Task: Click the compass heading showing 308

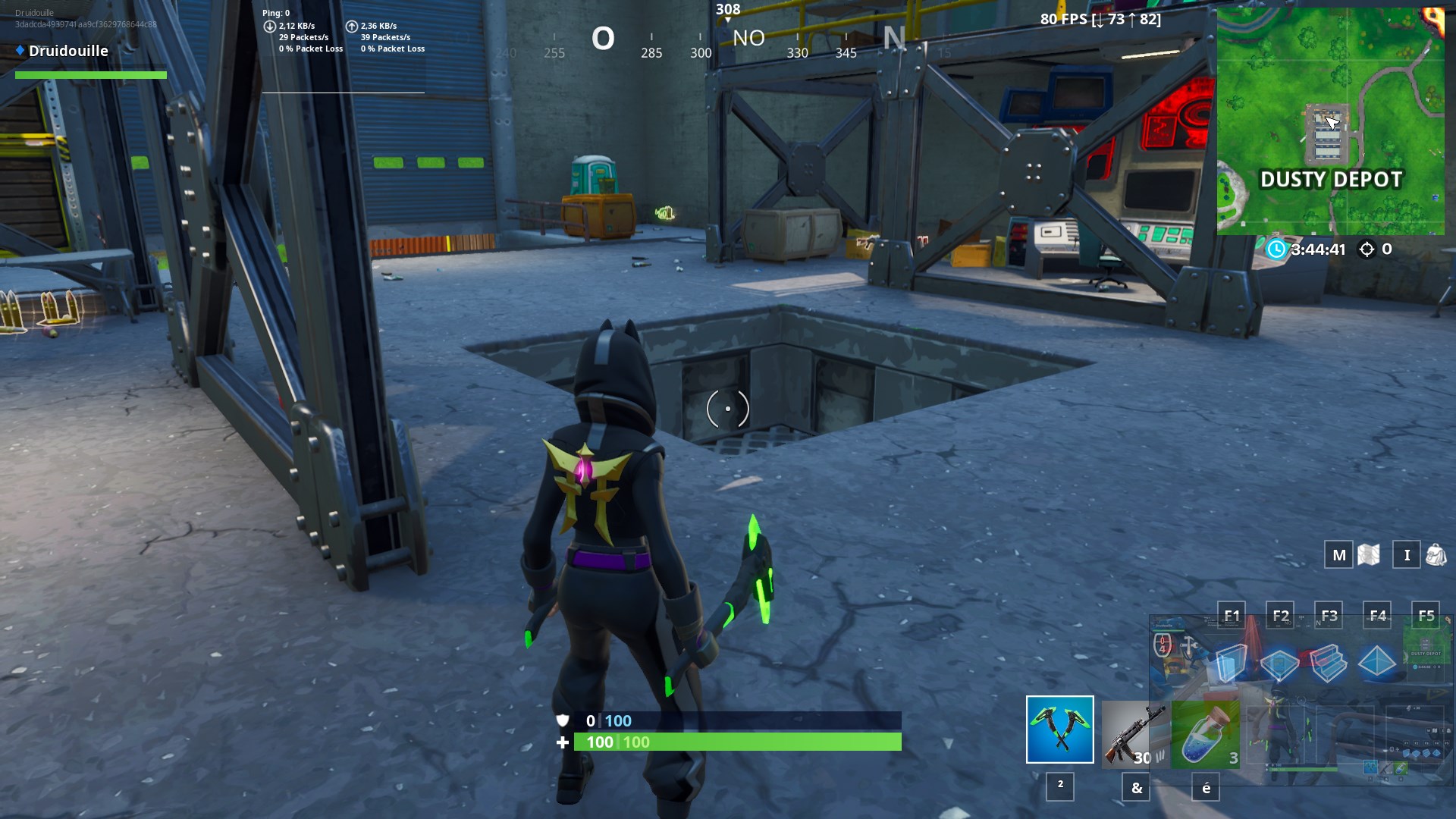Action: [727, 9]
